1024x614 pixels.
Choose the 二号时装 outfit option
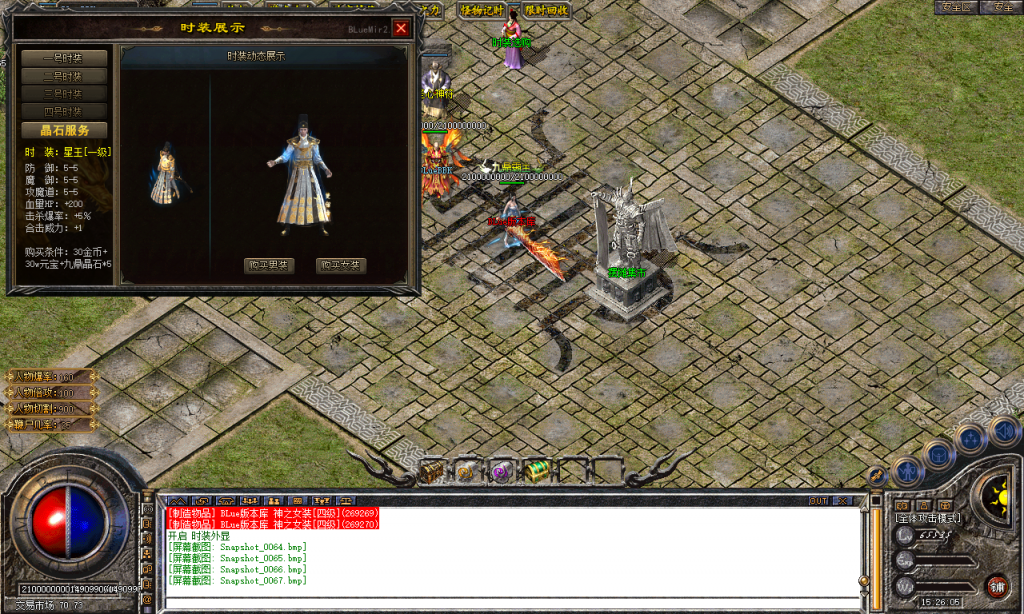pyautogui.click(x=64, y=76)
